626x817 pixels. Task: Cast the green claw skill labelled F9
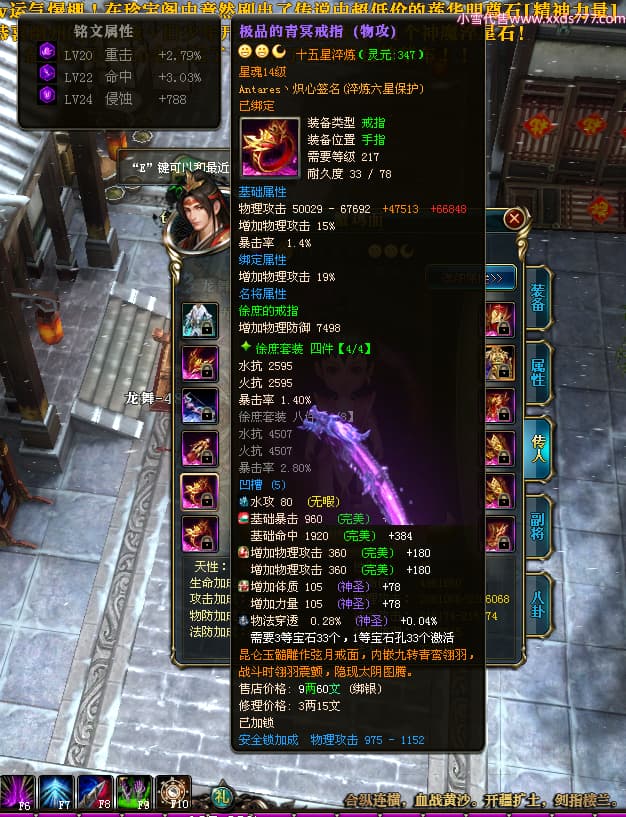pyautogui.click(x=136, y=793)
